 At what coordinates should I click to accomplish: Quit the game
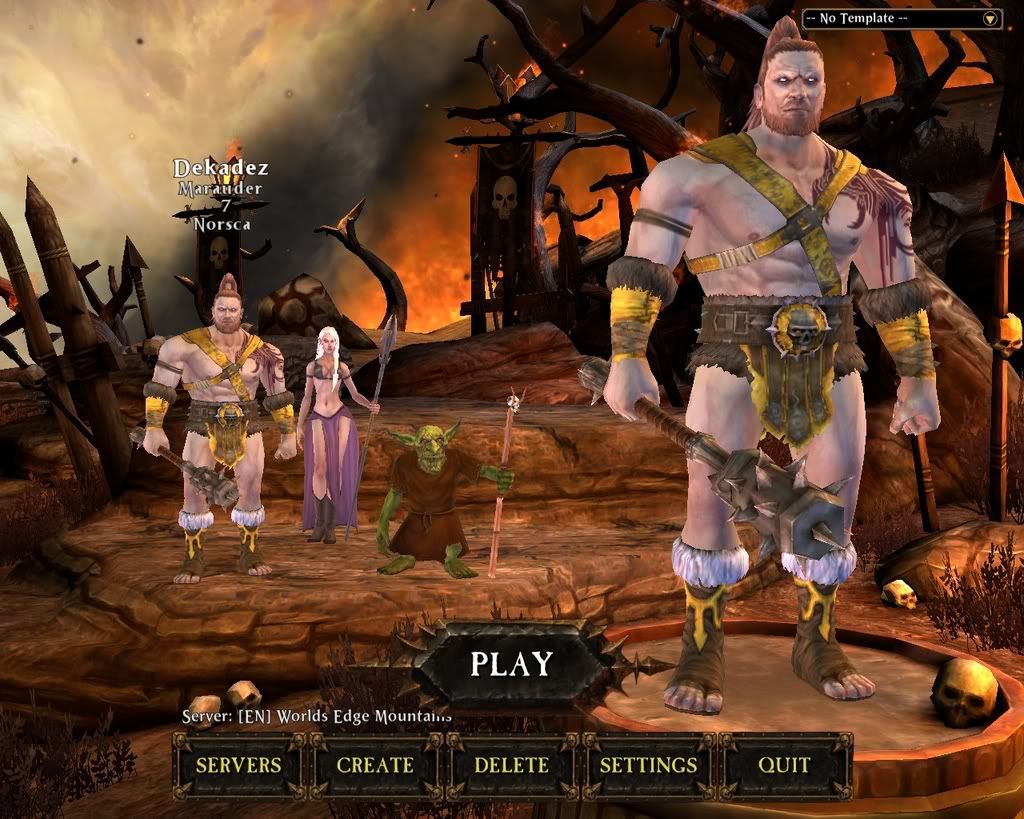(784, 765)
